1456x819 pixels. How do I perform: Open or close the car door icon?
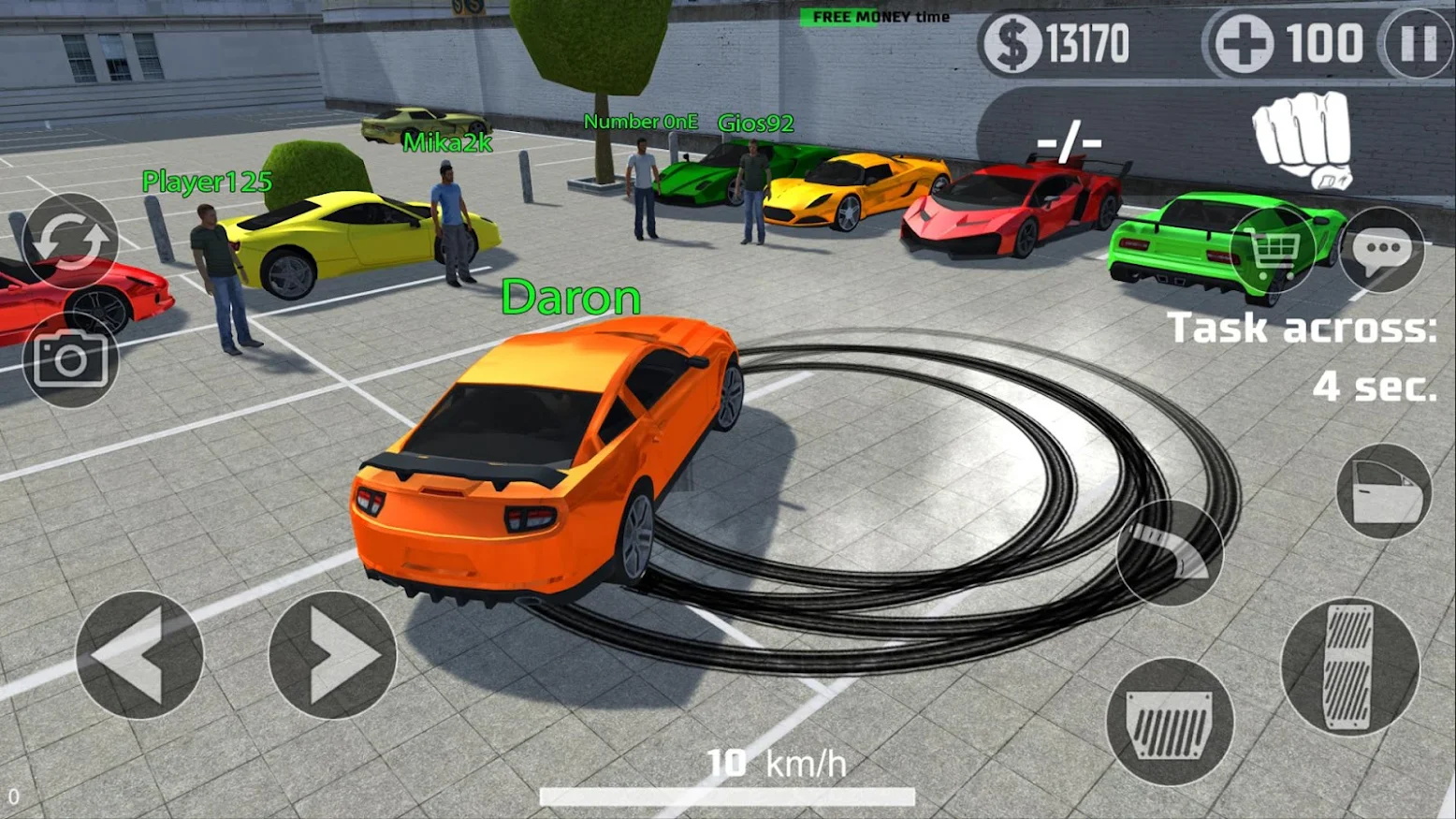click(1385, 490)
